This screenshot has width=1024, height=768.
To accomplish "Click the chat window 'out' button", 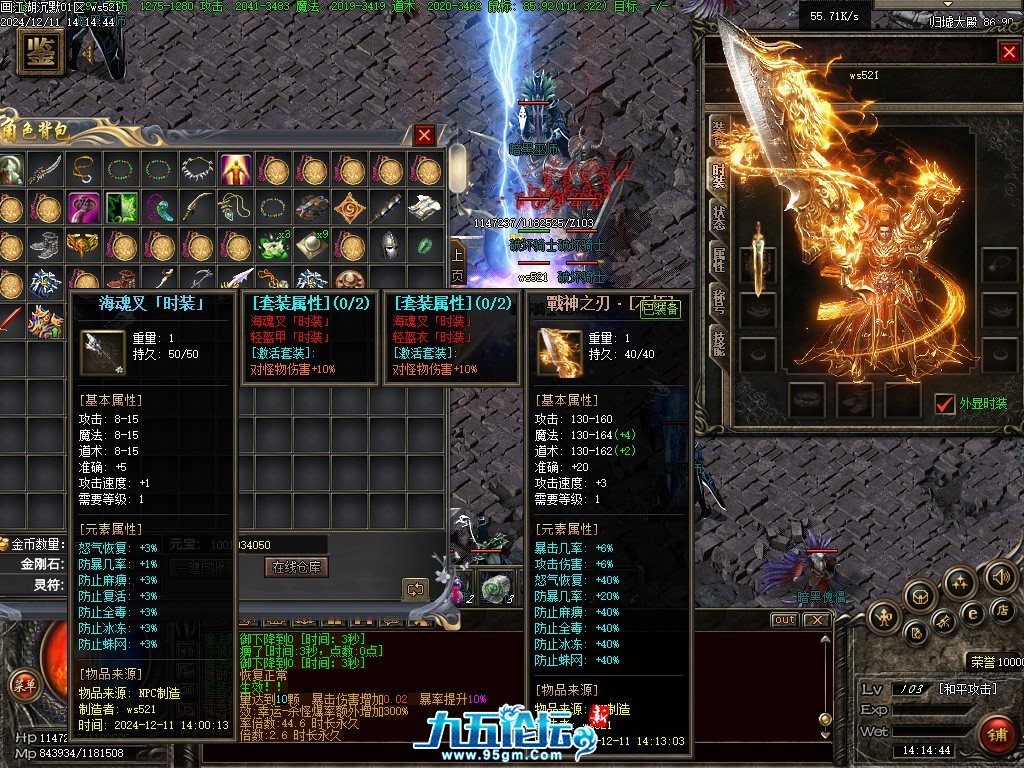I will [785, 620].
